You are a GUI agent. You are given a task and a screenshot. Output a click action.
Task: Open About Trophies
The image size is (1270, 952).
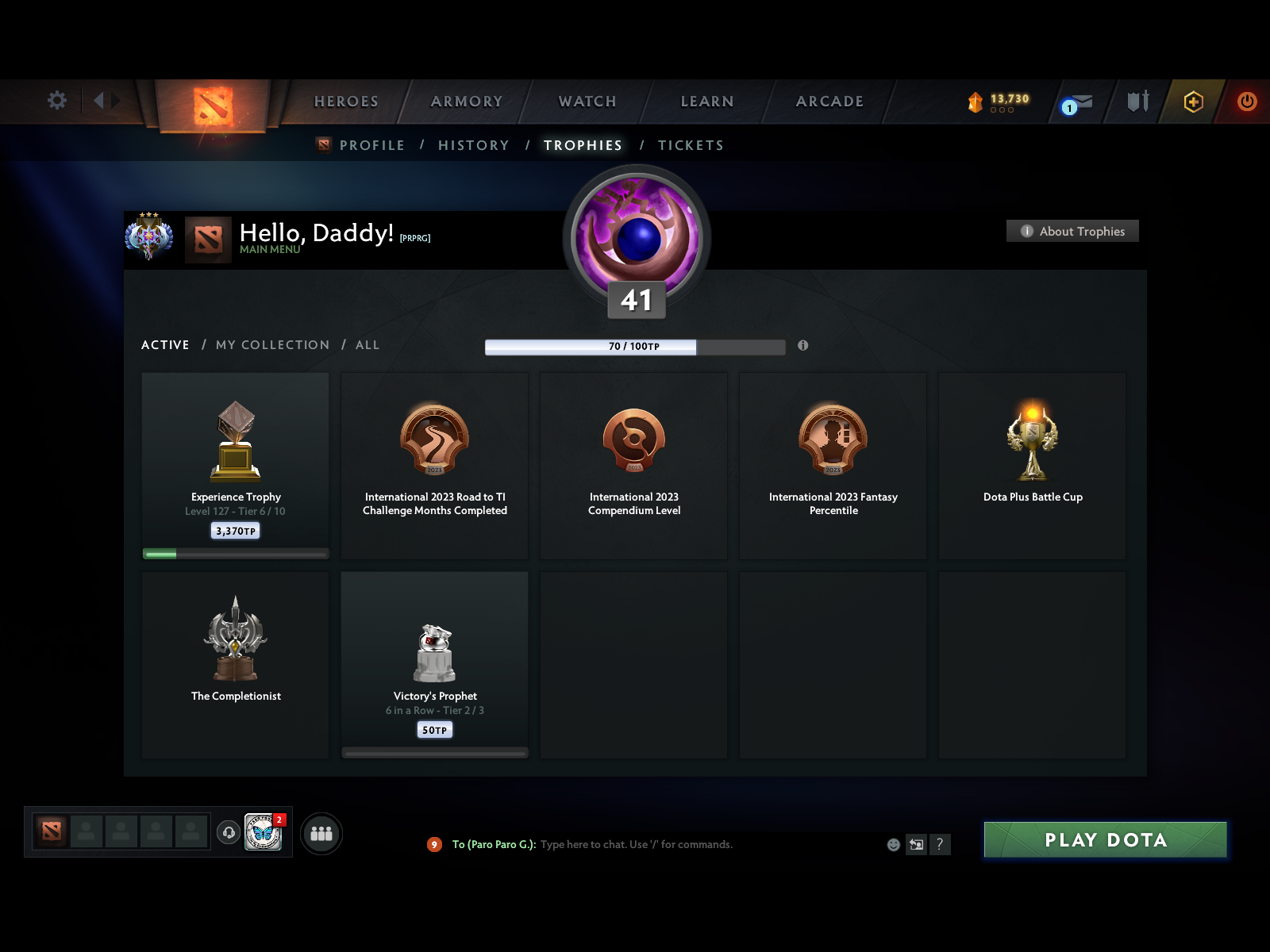coord(1072,231)
